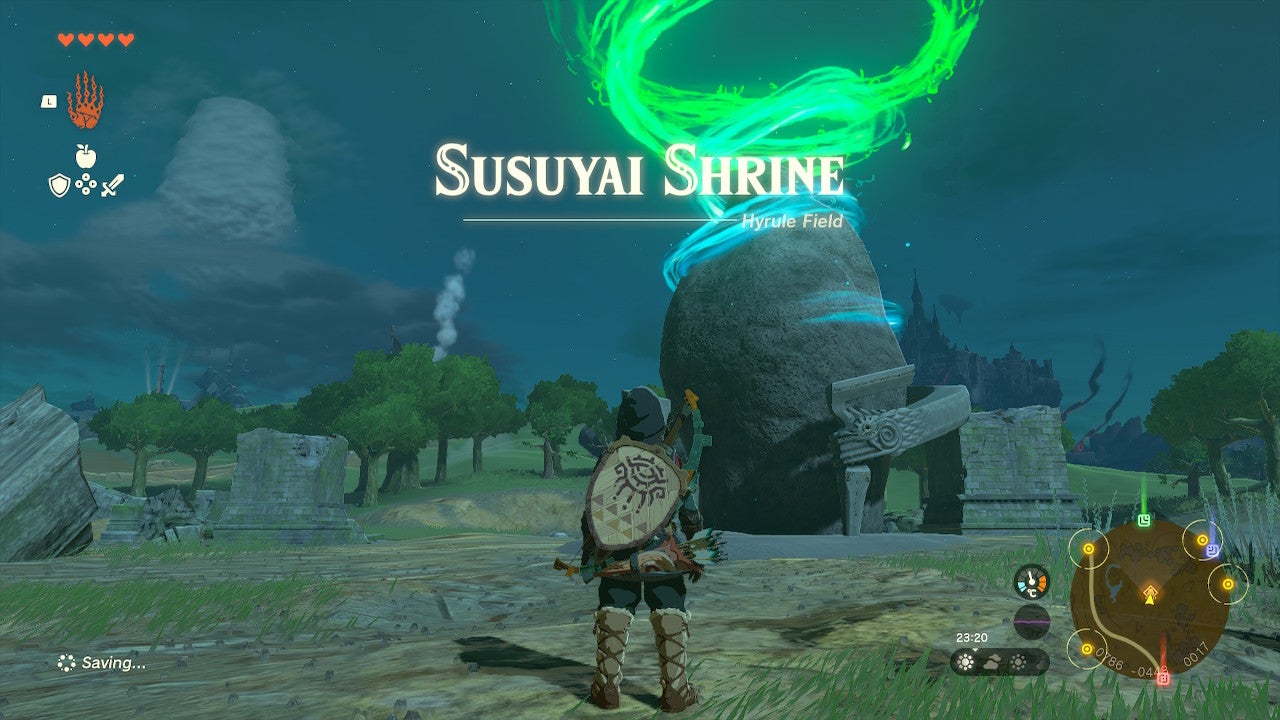Select the apple quick-item icon
The height and width of the screenshot is (720, 1280).
click(x=86, y=156)
